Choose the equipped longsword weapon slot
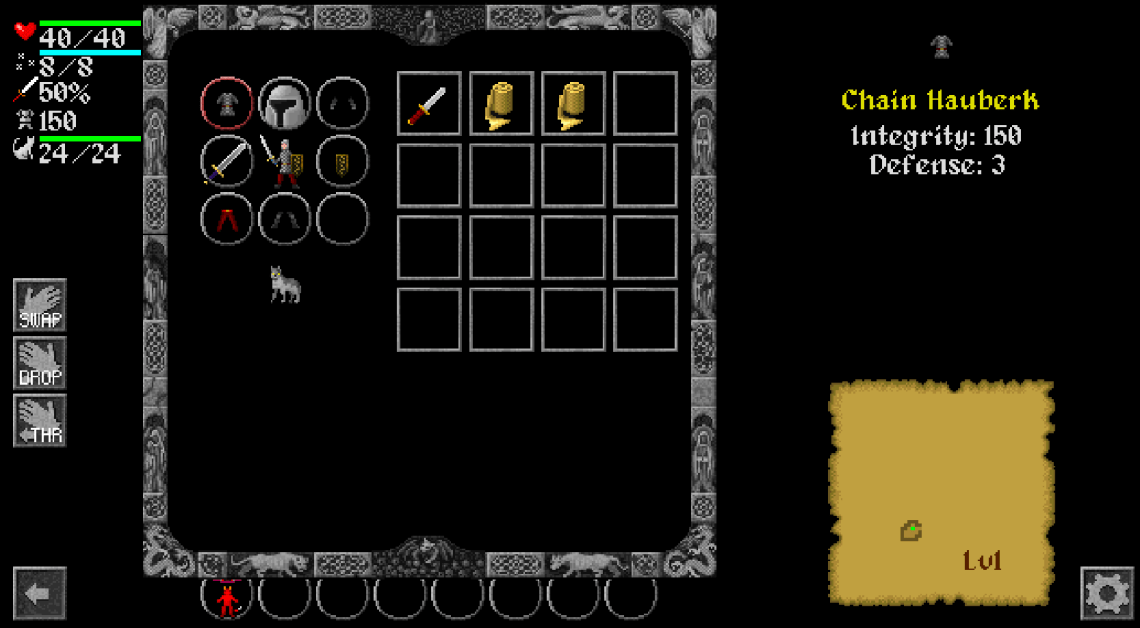The height and width of the screenshot is (628, 1140). click(227, 161)
